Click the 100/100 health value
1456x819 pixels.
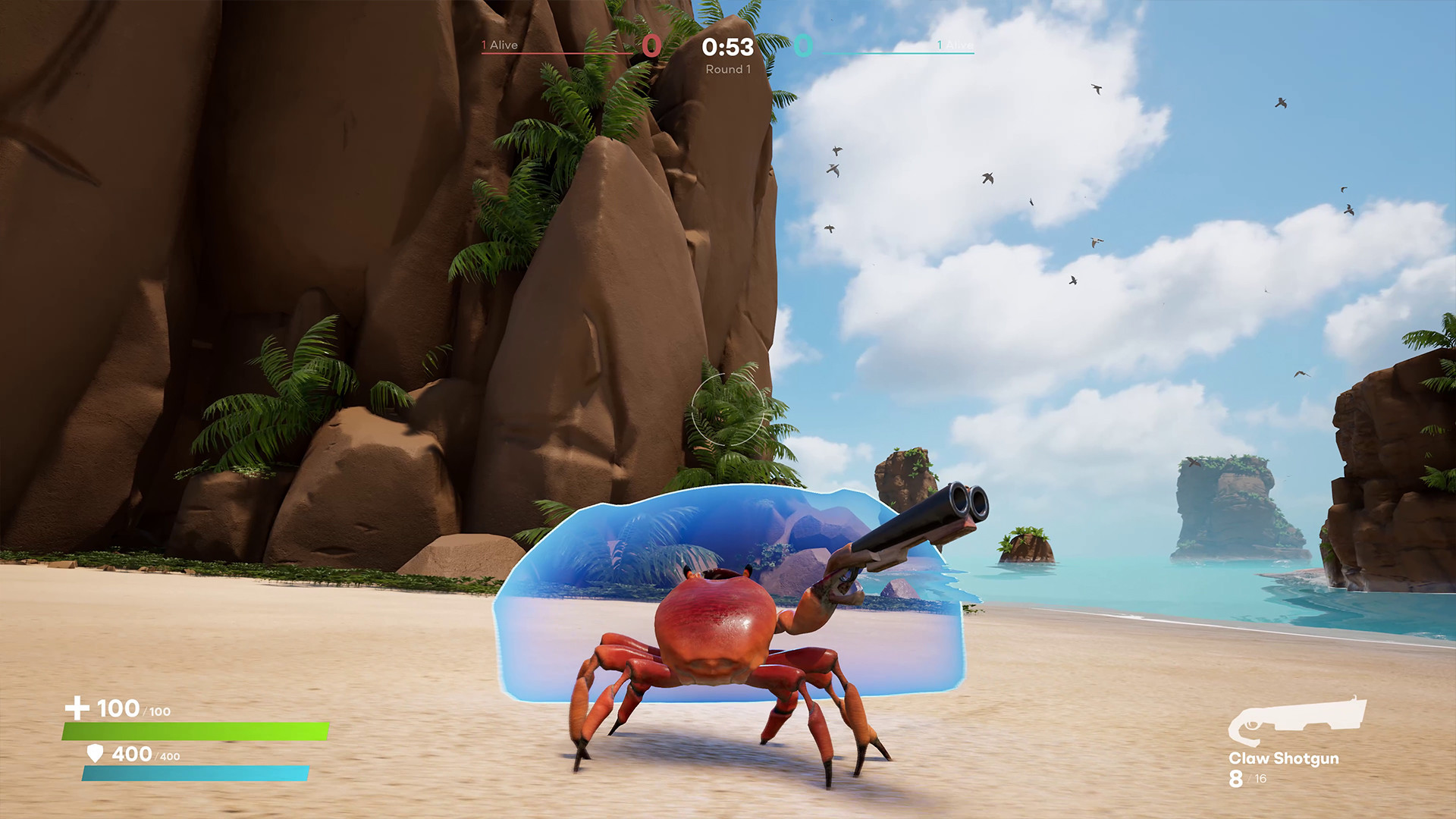(x=129, y=710)
